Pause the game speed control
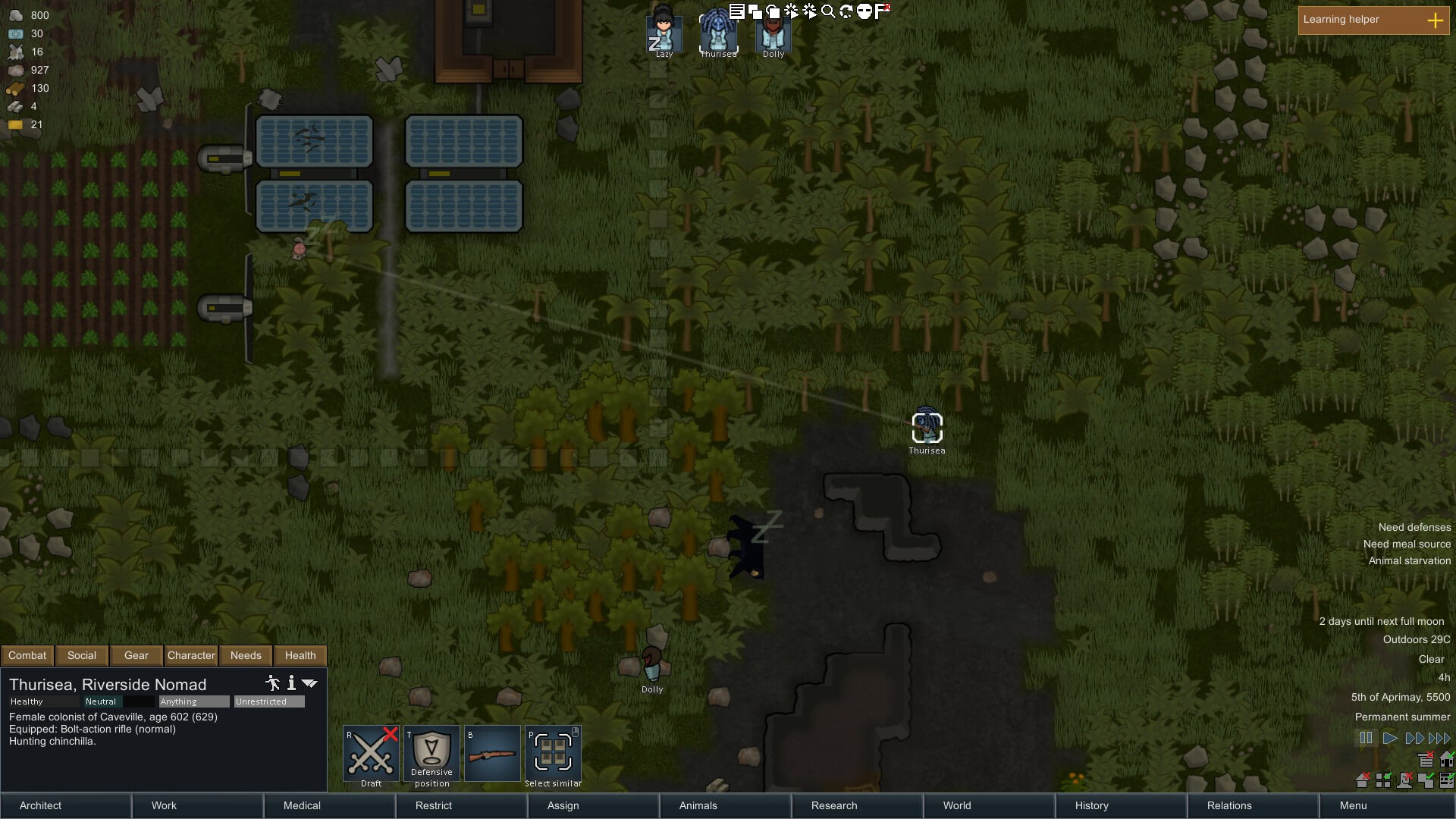1456x819 pixels. pyautogui.click(x=1366, y=738)
